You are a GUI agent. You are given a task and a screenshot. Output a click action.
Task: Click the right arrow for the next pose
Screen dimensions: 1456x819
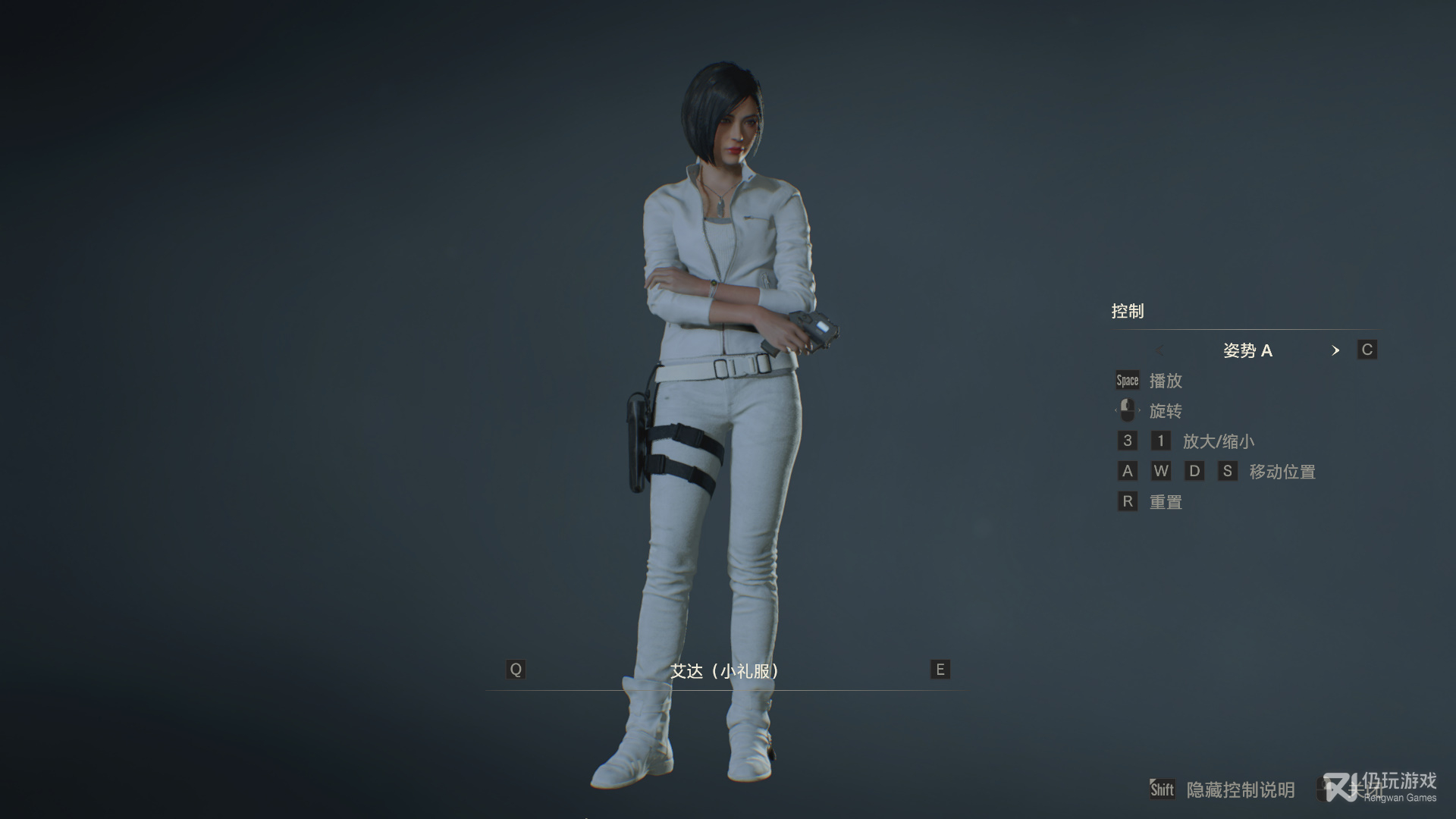point(1335,350)
